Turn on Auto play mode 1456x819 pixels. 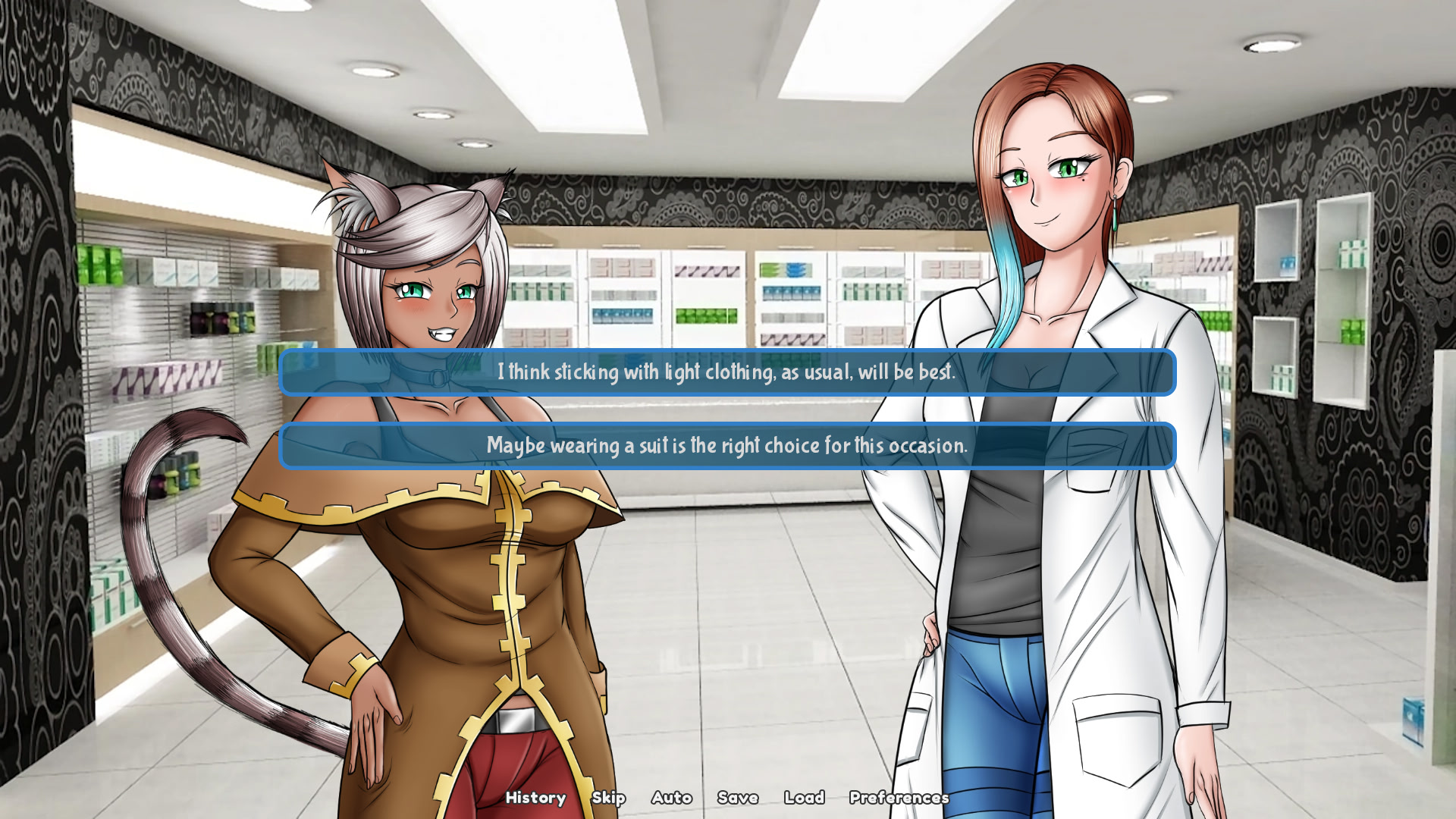[670, 798]
